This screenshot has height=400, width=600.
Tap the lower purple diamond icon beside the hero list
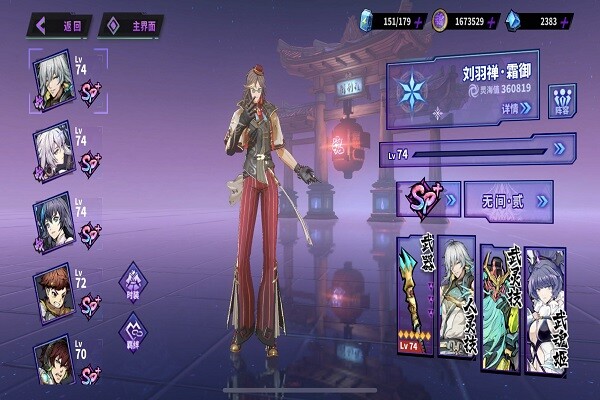tap(134, 332)
